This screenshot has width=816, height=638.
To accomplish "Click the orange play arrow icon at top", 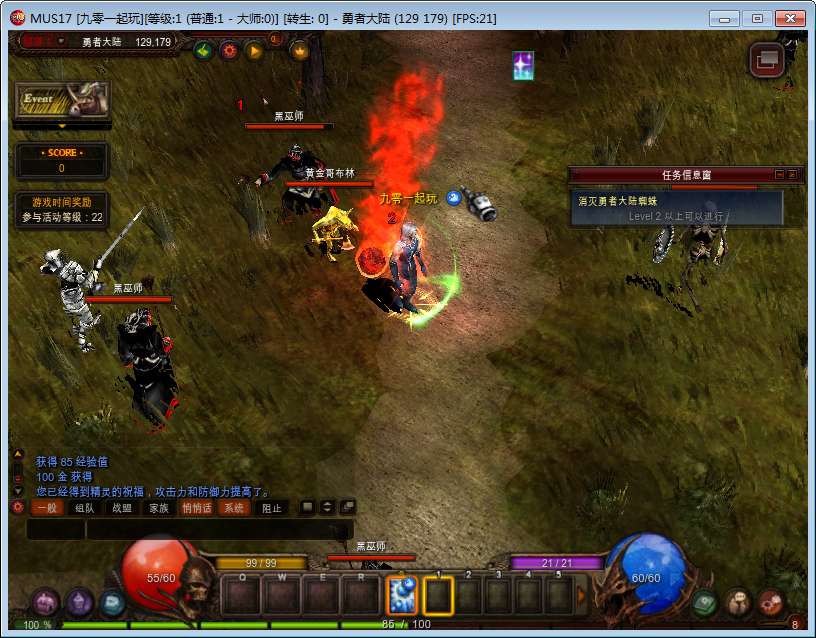I will click(x=254, y=50).
